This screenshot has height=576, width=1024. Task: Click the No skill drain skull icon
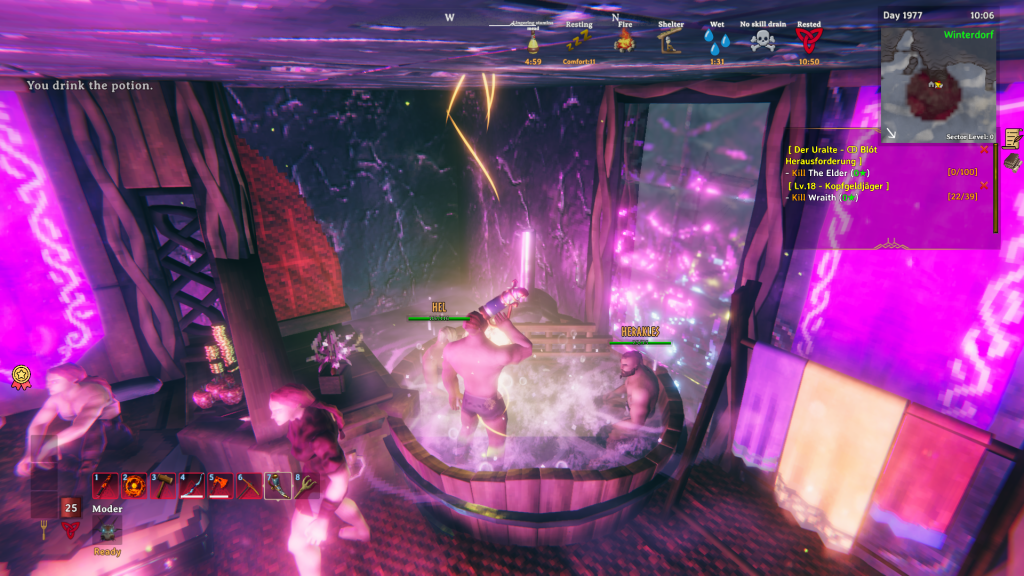click(763, 42)
